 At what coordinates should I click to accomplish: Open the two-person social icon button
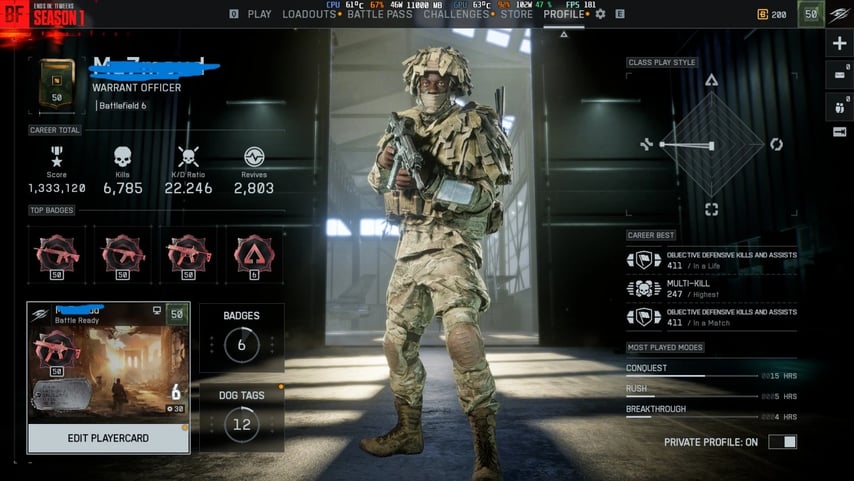tap(839, 105)
